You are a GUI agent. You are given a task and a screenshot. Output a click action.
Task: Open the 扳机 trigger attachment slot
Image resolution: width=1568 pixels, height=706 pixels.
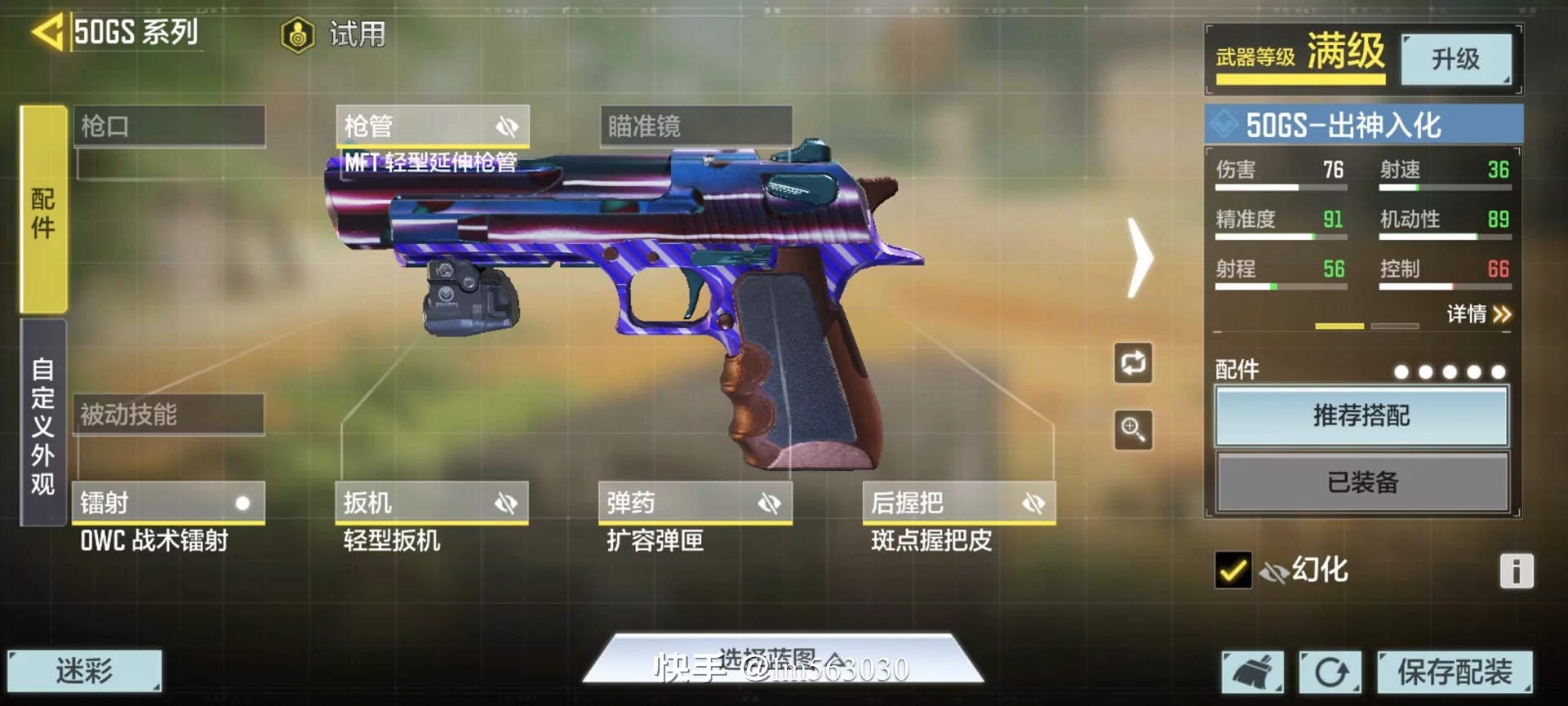(x=433, y=502)
